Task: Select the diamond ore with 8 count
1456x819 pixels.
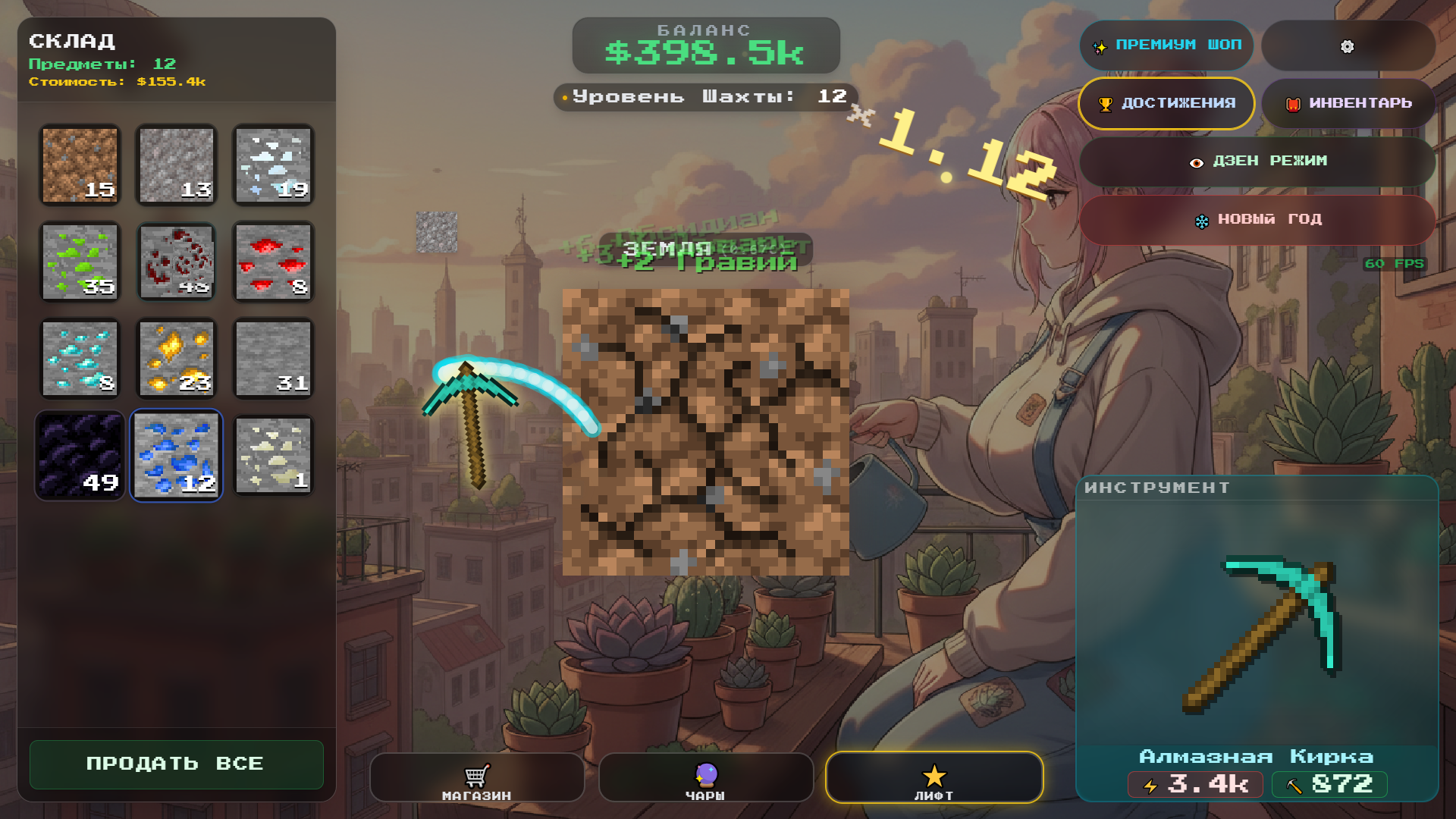Action: click(x=80, y=358)
